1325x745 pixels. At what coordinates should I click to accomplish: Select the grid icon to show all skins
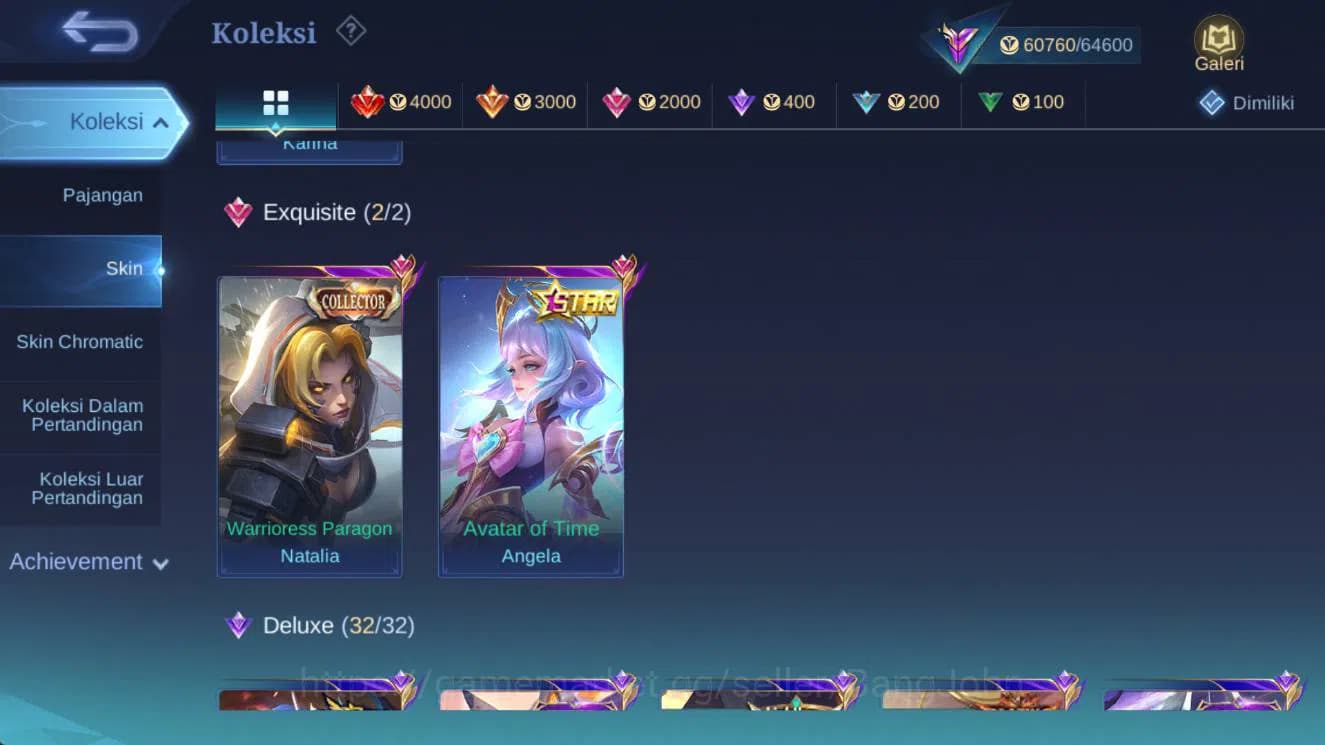[x=276, y=101]
